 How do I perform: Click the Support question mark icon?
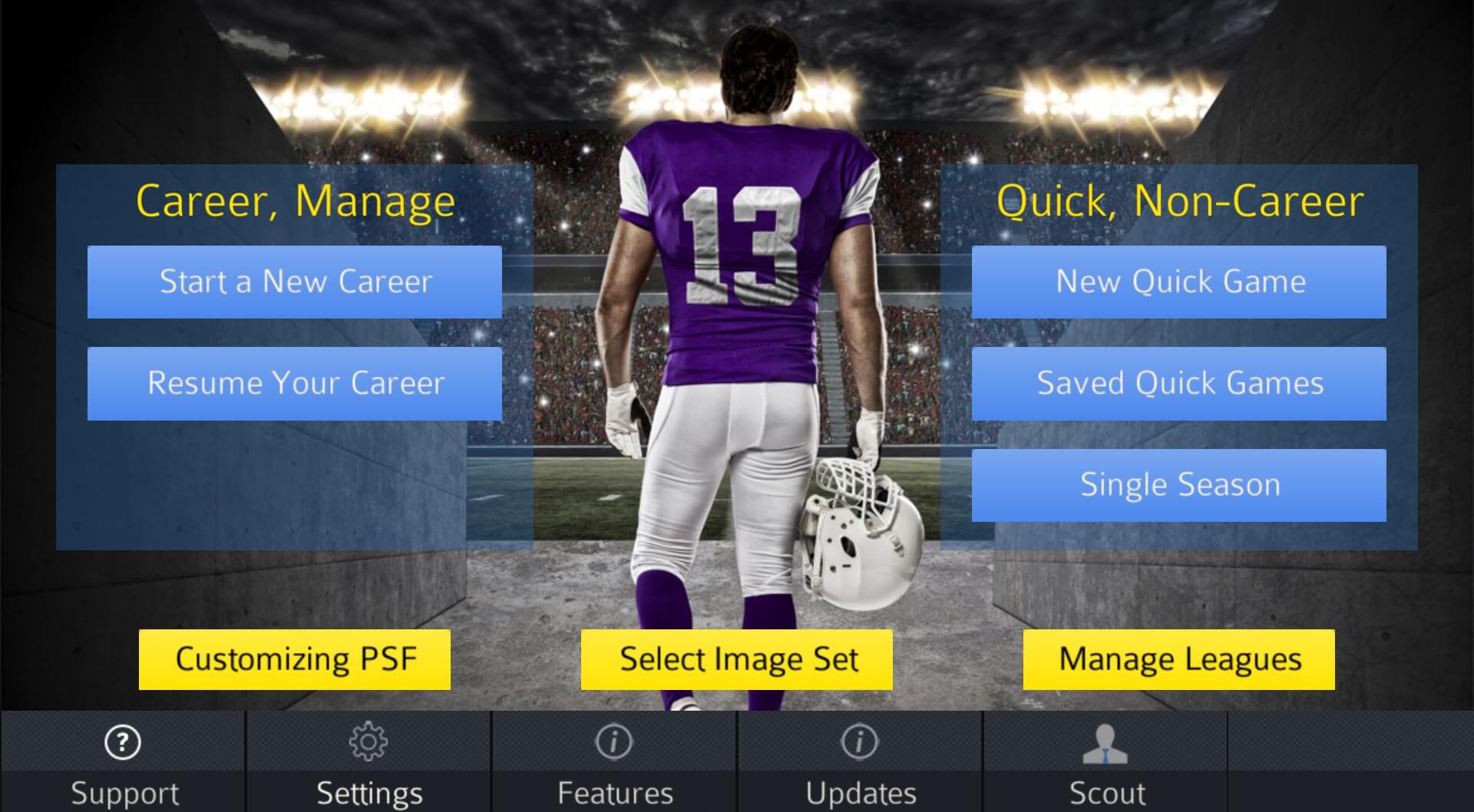click(123, 743)
